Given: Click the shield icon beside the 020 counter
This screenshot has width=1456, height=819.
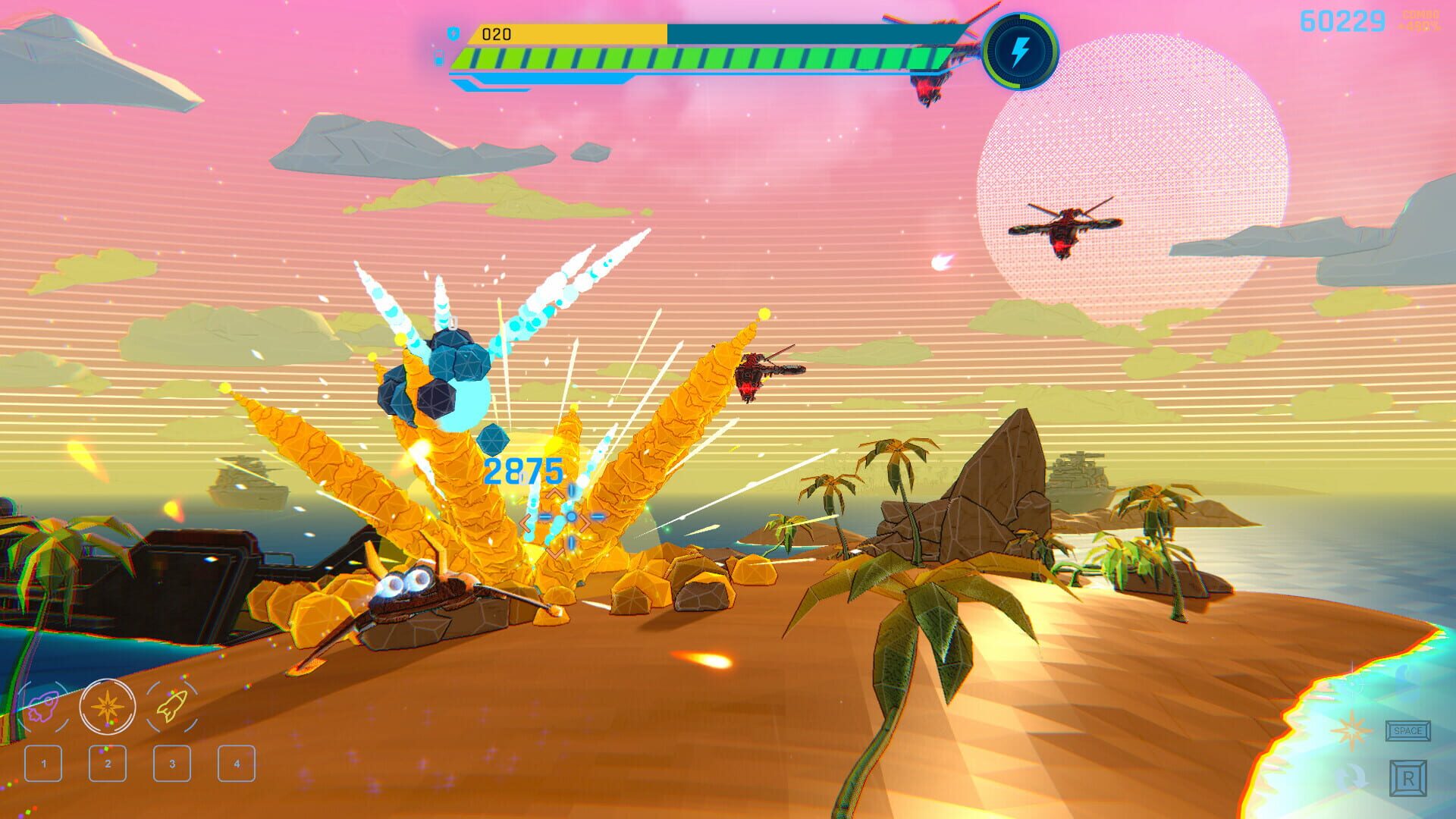Looking at the screenshot, I should (455, 33).
